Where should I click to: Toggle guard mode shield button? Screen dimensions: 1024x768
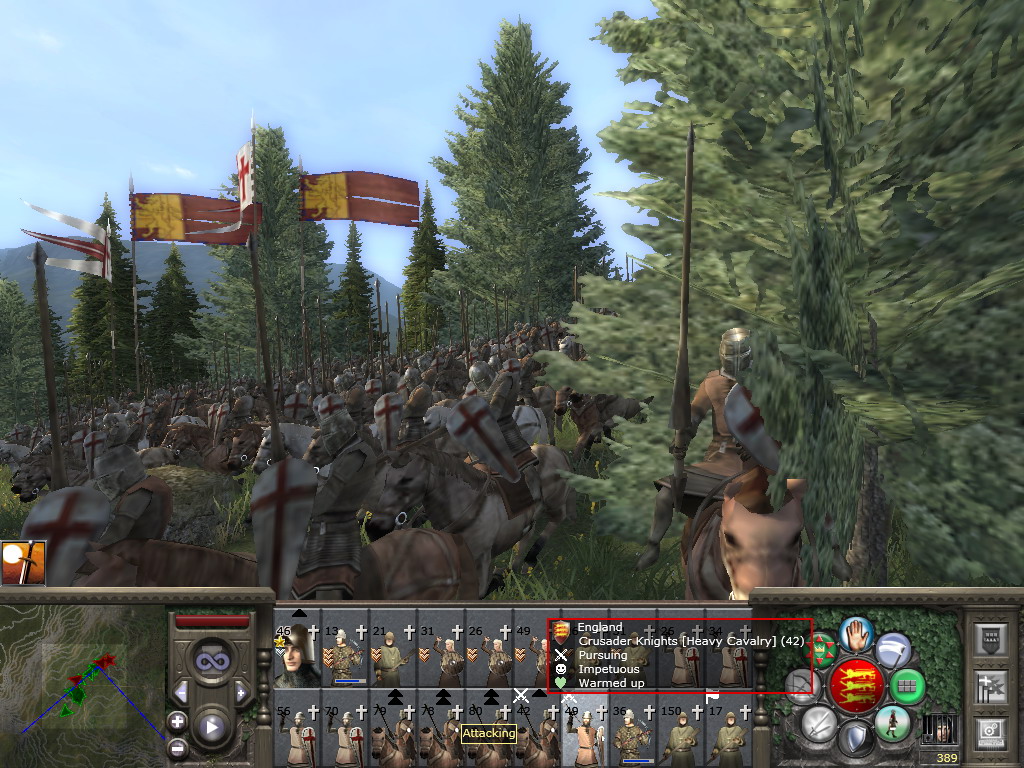point(856,740)
